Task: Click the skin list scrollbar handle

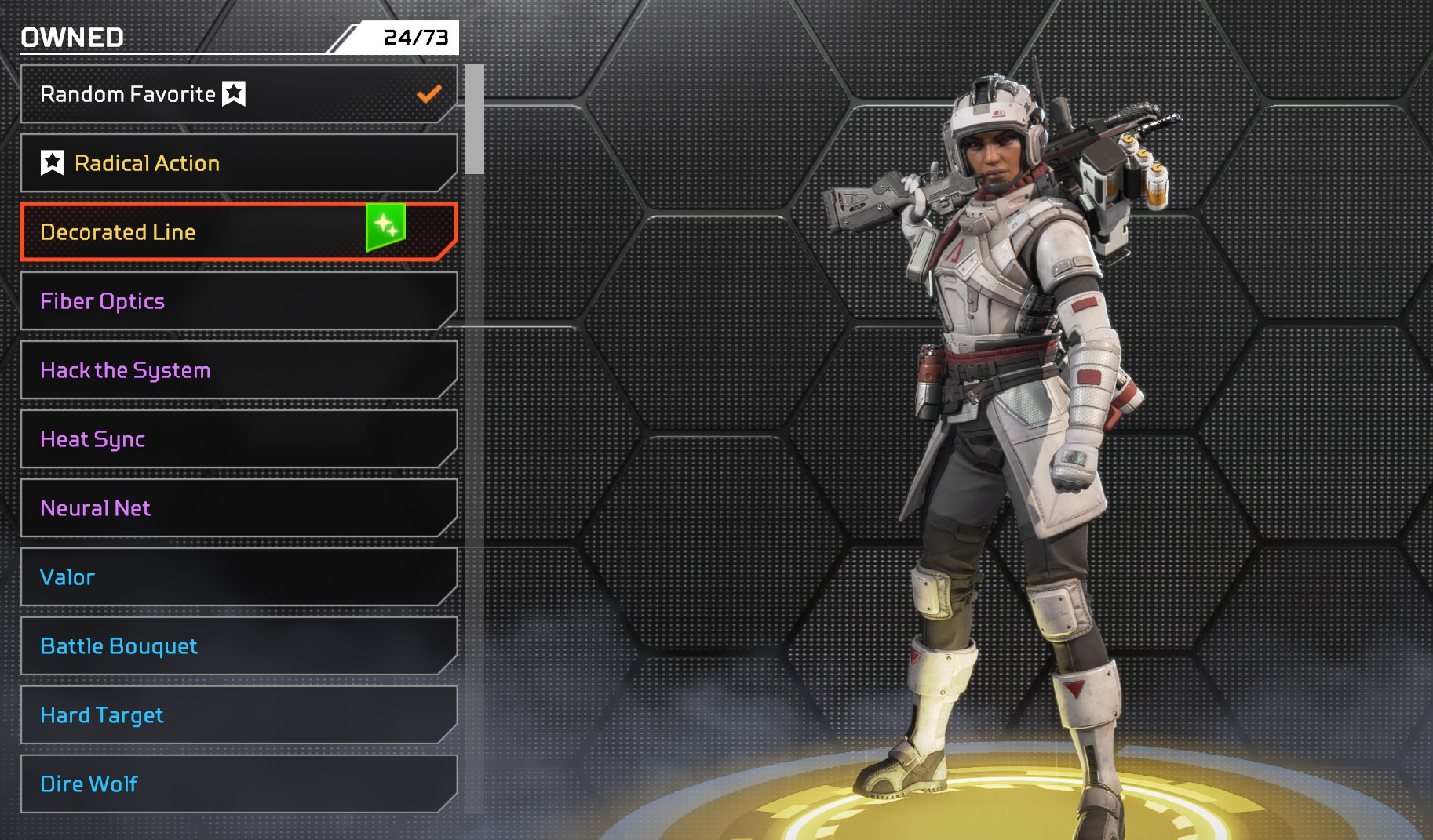Action: point(474,119)
